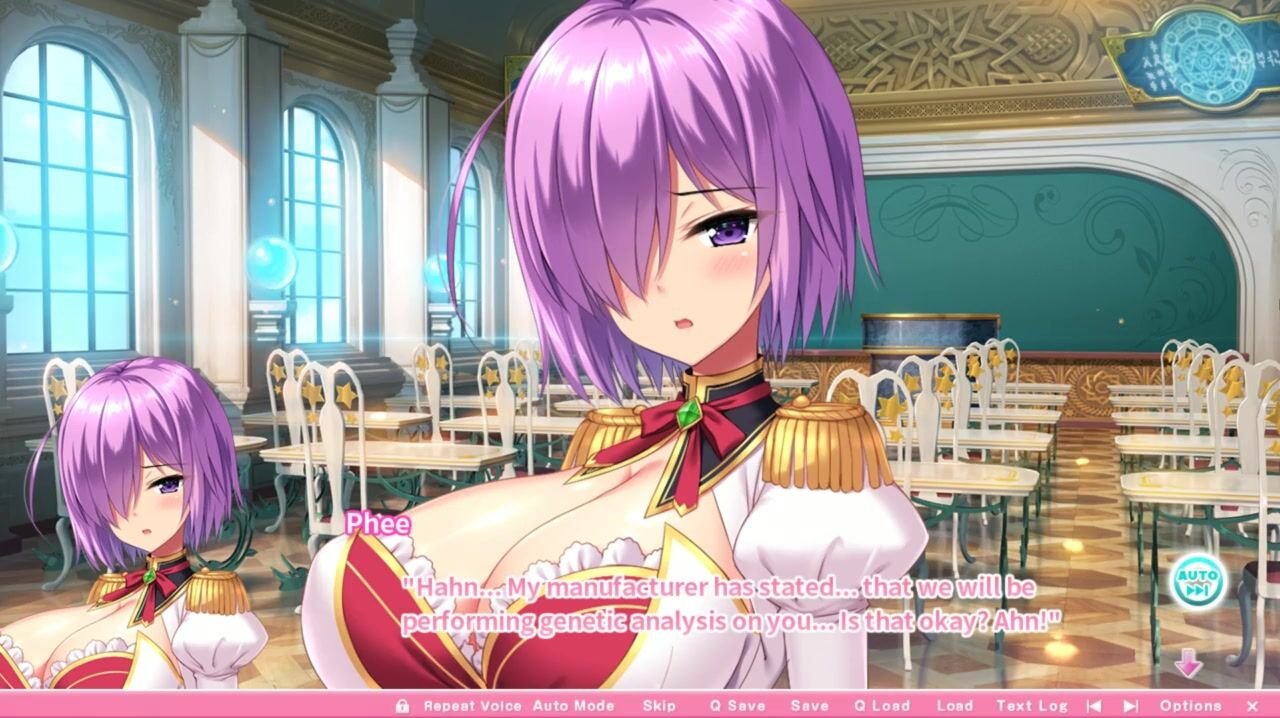Jump back using the previous arrow

1095,706
